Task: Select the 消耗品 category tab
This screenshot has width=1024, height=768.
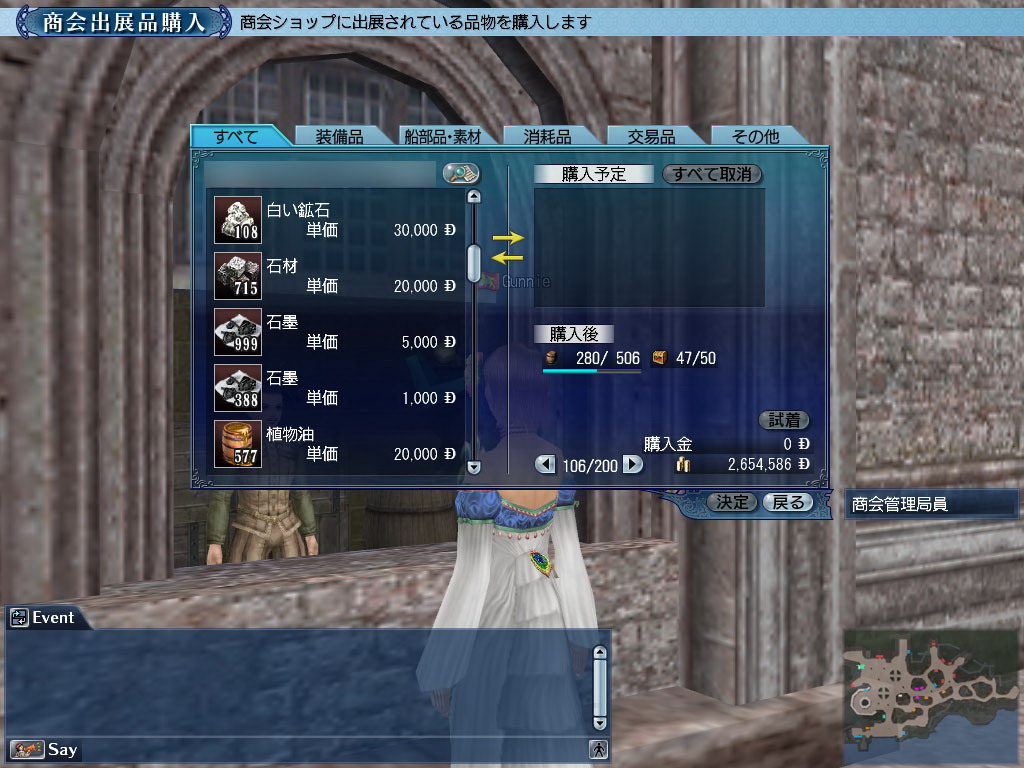Action: point(546,137)
